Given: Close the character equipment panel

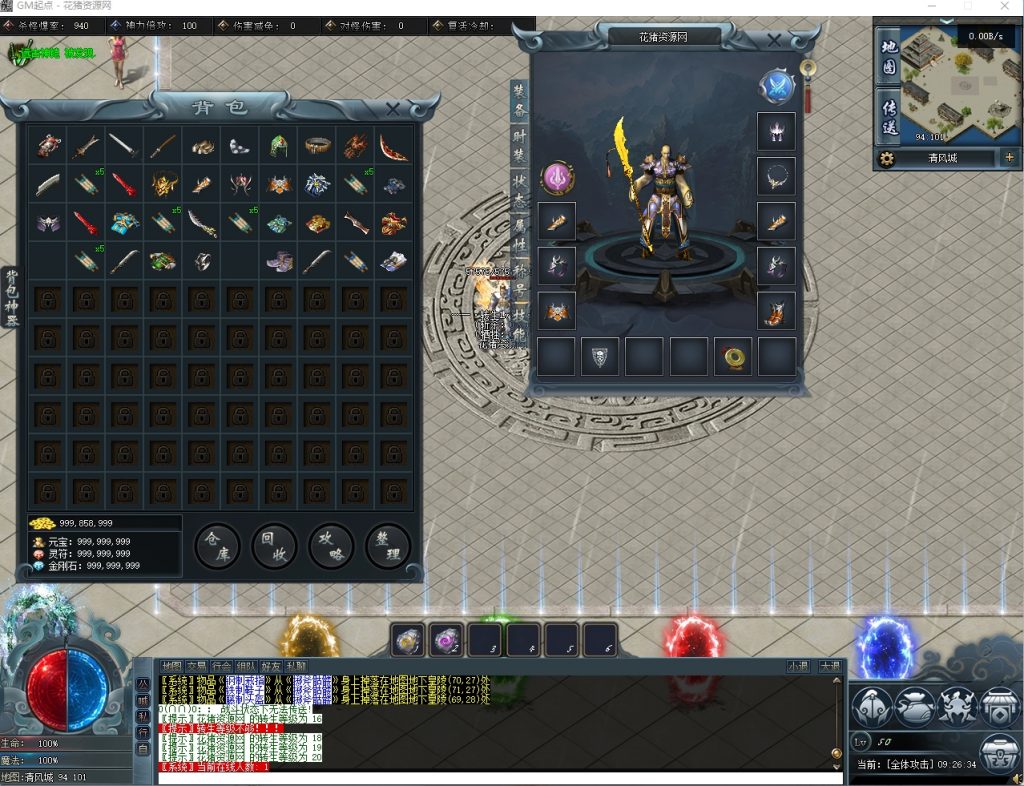Looking at the screenshot, I should [774, 40].
